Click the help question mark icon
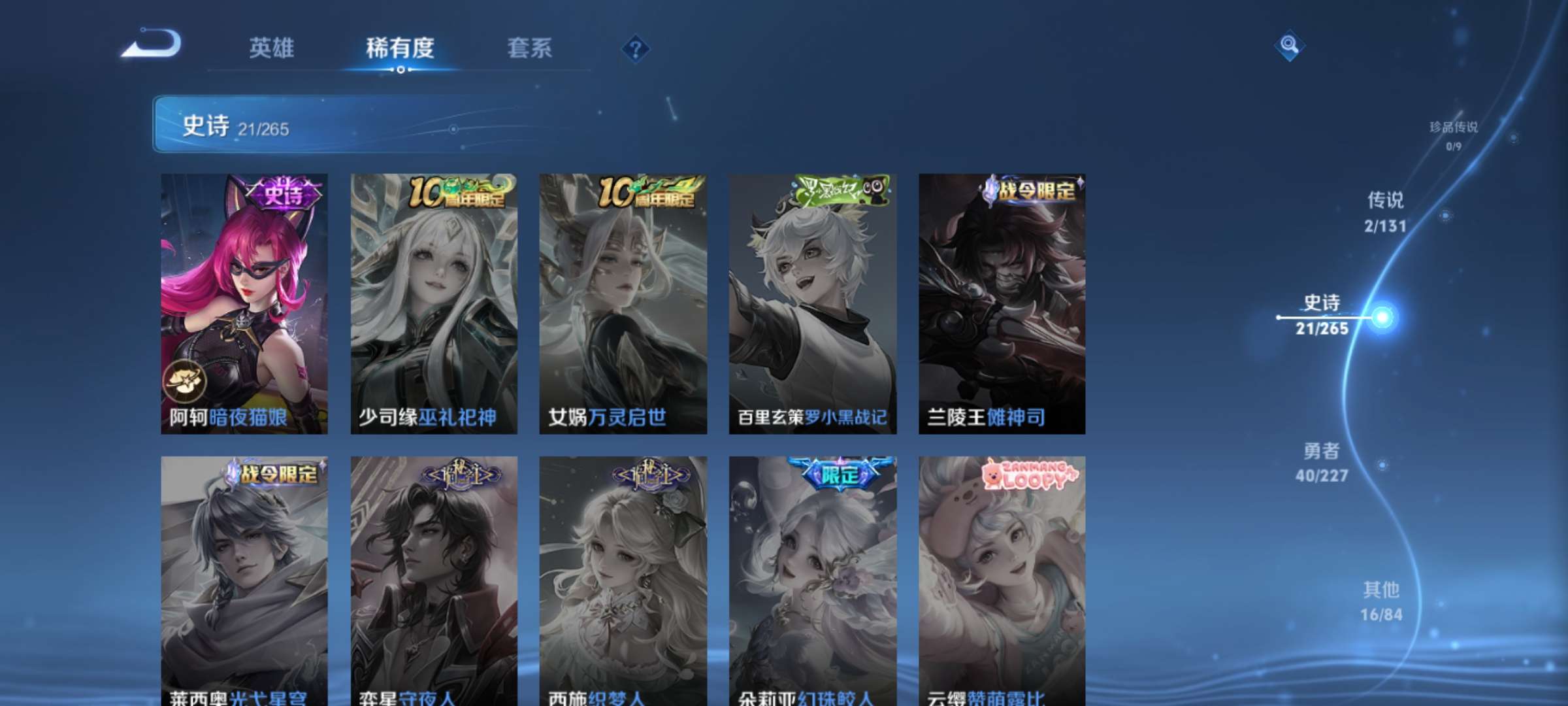The height and width of the screenshot is (706, 1568). coord(635,47)
